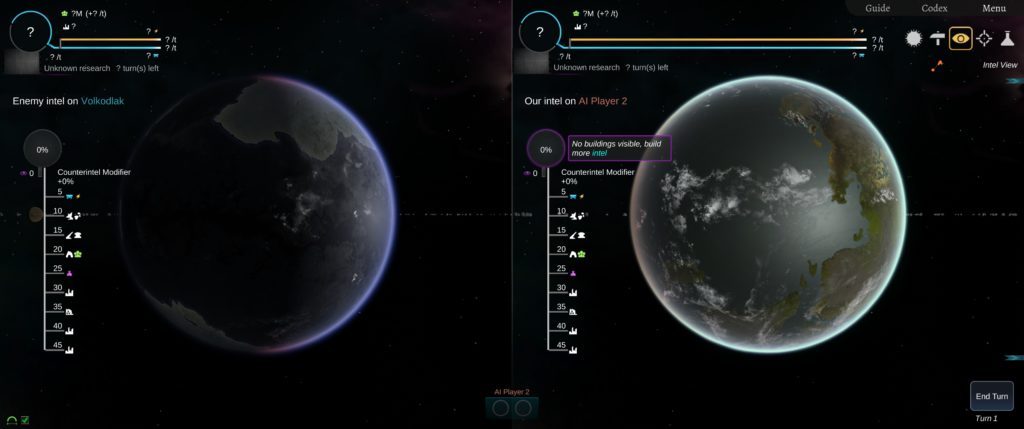
Task: Open the Codex
Action: coord(935,8)
